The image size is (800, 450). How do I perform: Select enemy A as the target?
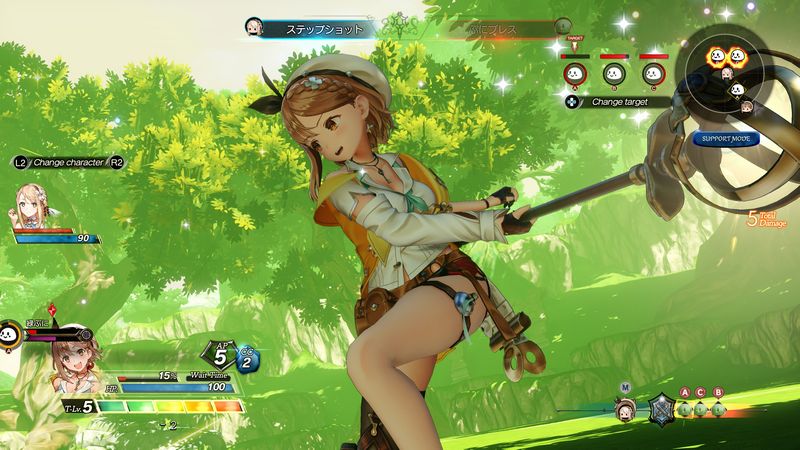[x=575, y=73]
